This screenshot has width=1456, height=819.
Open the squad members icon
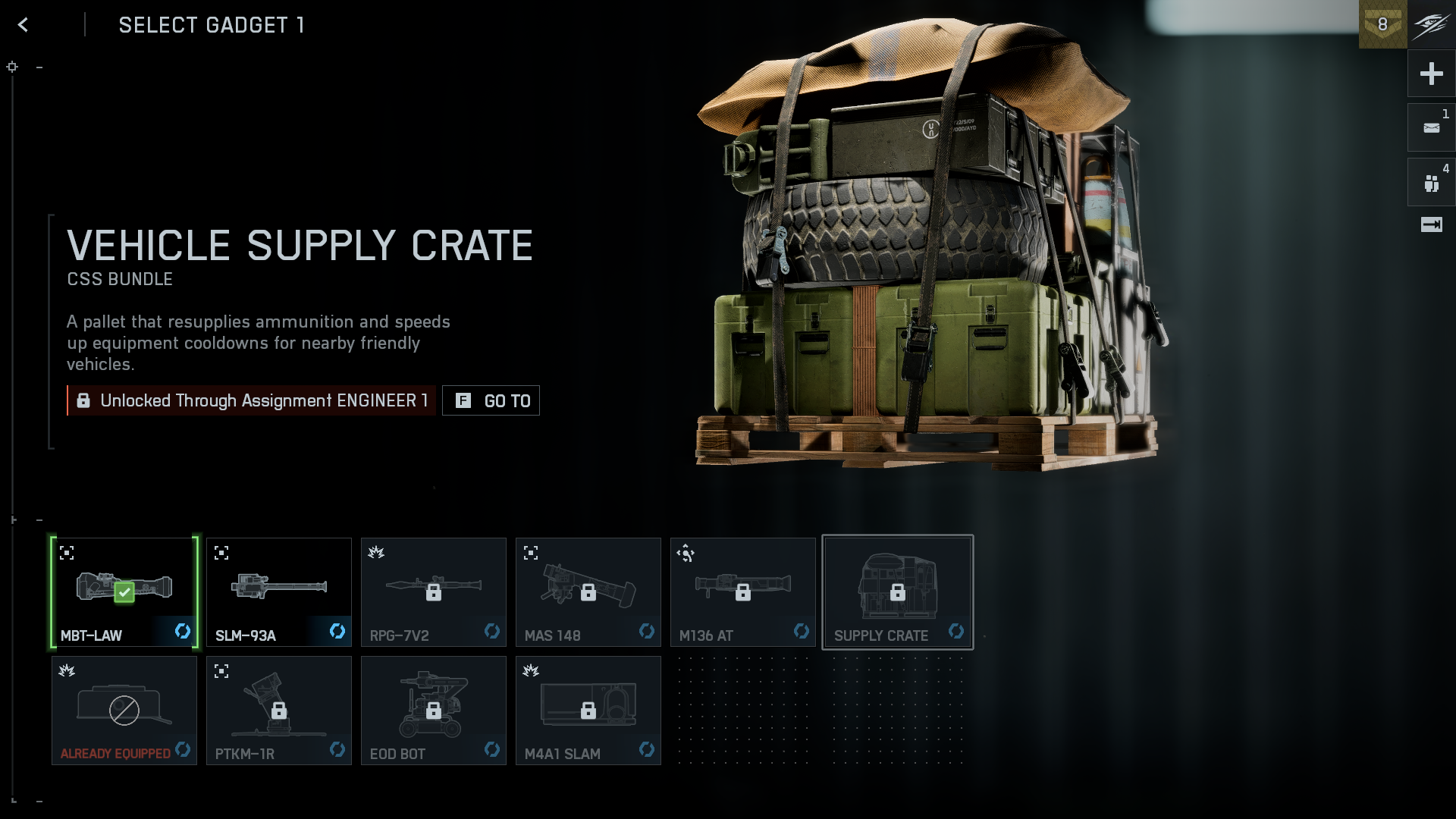click(x=1431, y=183)
